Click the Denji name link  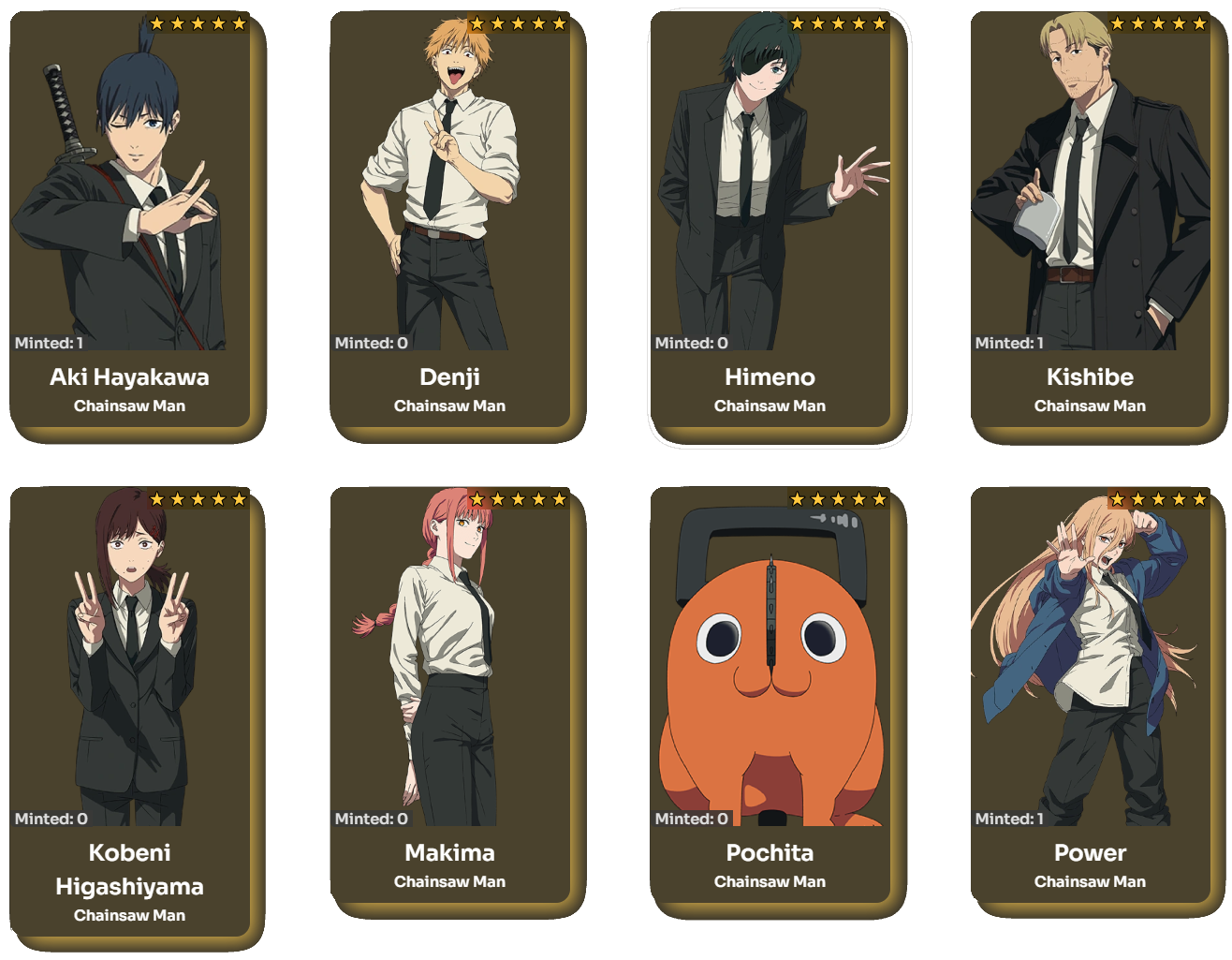tap(450, 377)
